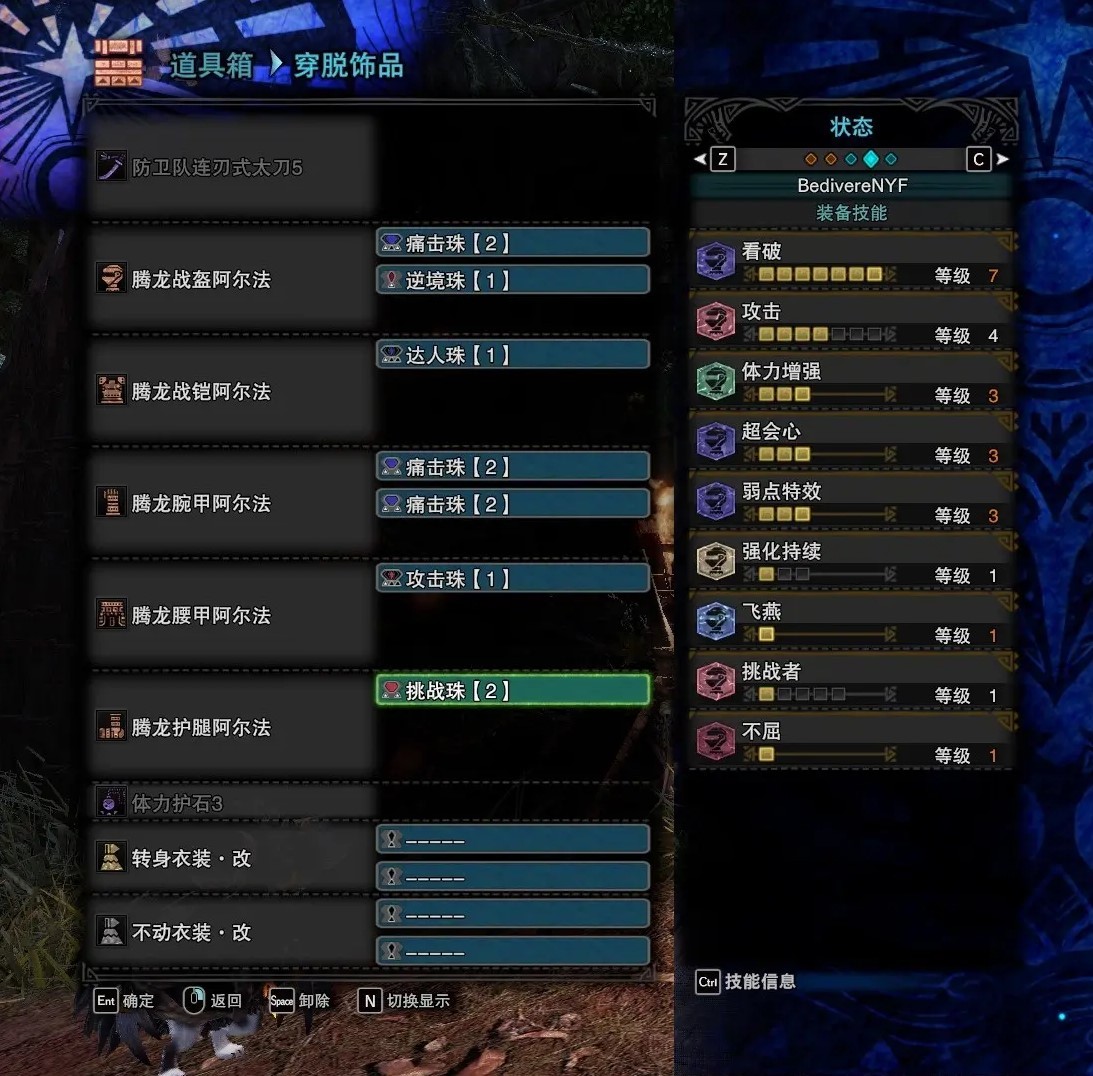Choose the 超会心 skill entry
1093x1076 pixels.
[x=852, y=442]
